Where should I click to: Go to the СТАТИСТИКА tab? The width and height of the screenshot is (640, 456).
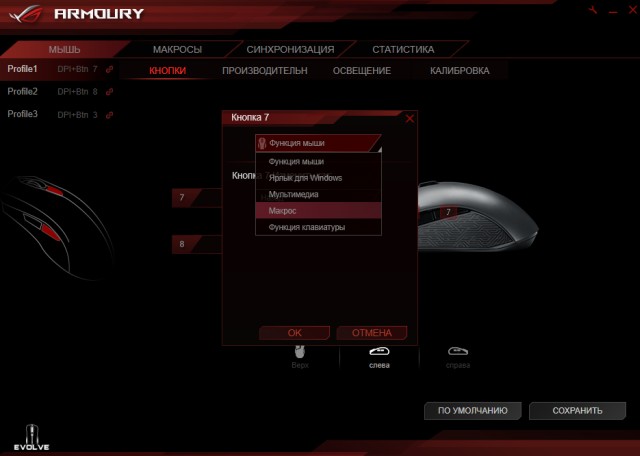(x=403, y=49)
